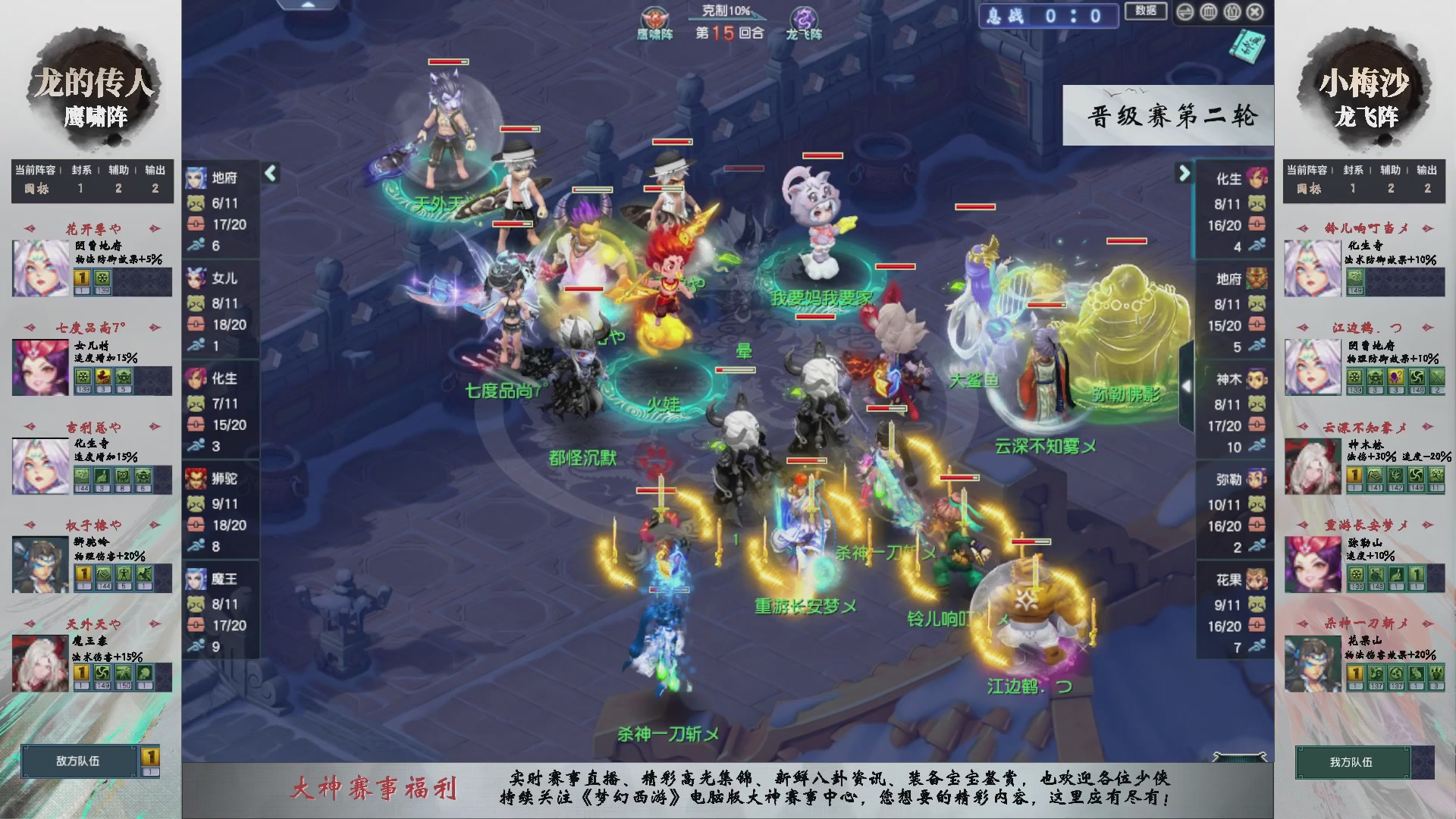Expand the right unit panel with its chevron
1456x819 pixels.
point(1185,173)
